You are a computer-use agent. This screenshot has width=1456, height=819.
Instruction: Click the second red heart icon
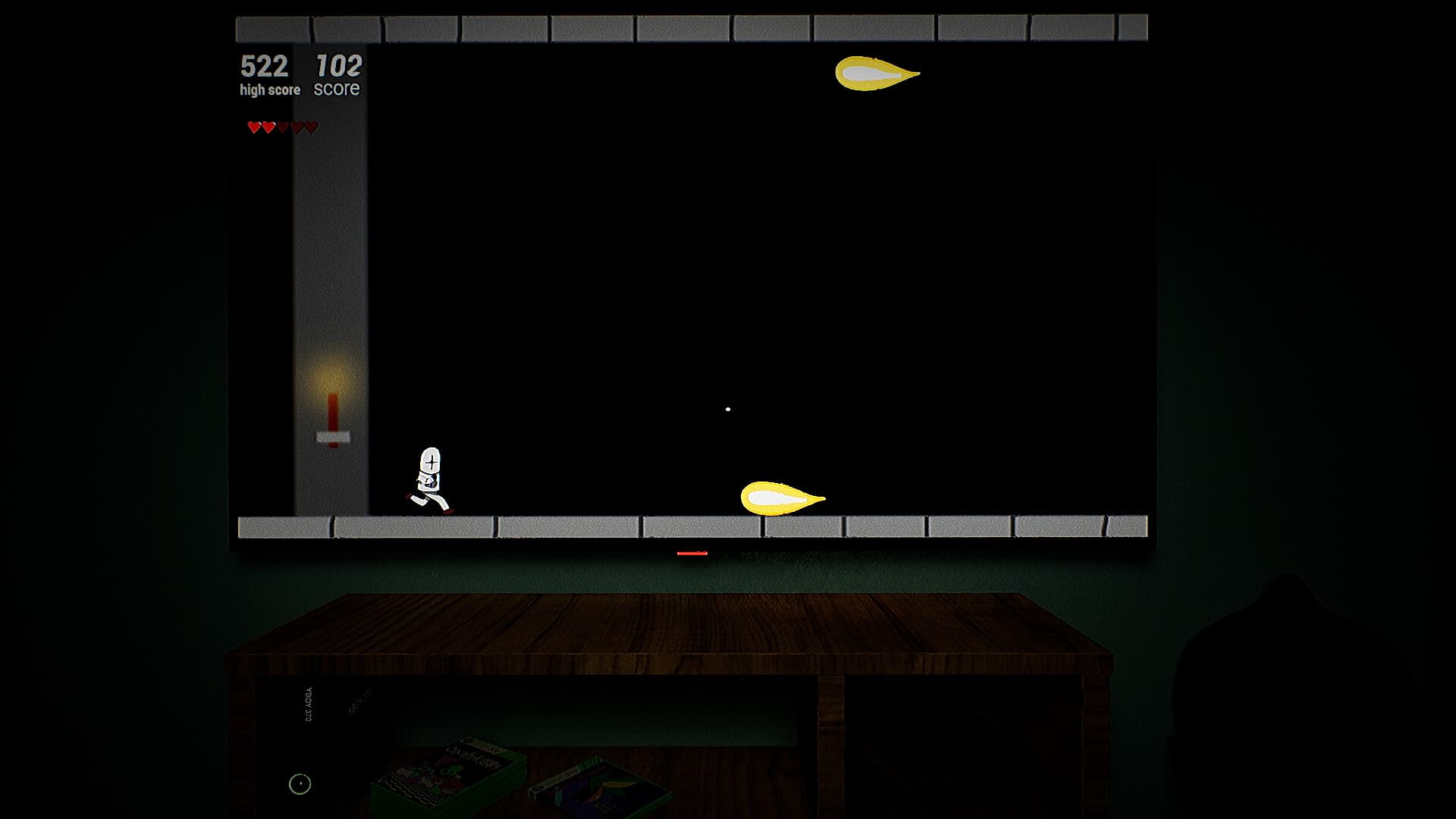tap(268, 127)
